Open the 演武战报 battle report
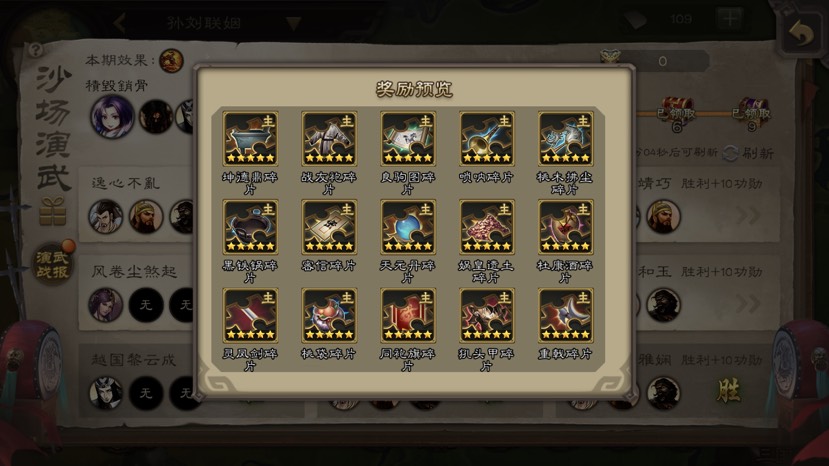 coord(52,263)
